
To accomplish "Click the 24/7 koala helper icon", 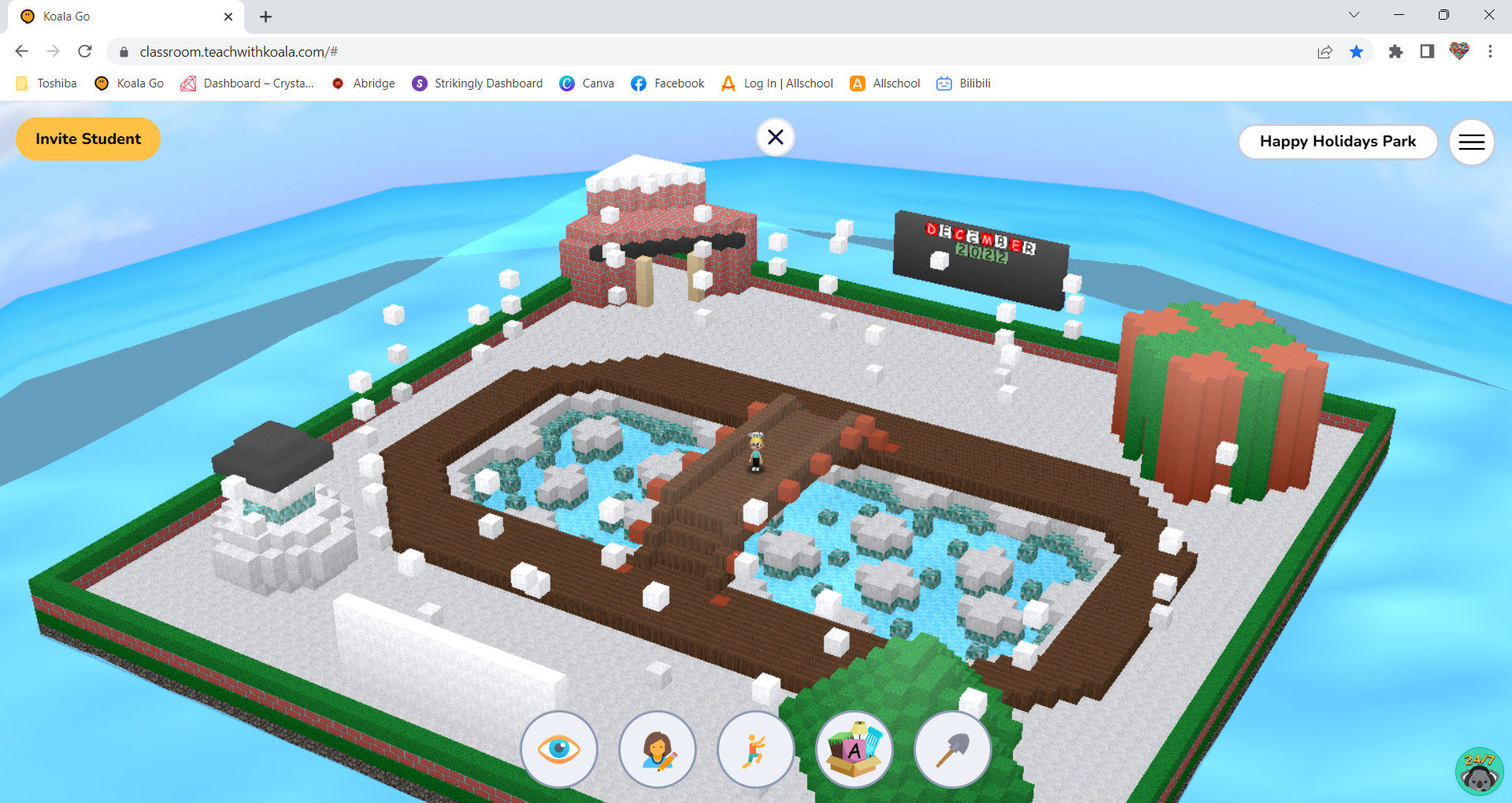I will pyautogui.click(x=1478, y=771).
